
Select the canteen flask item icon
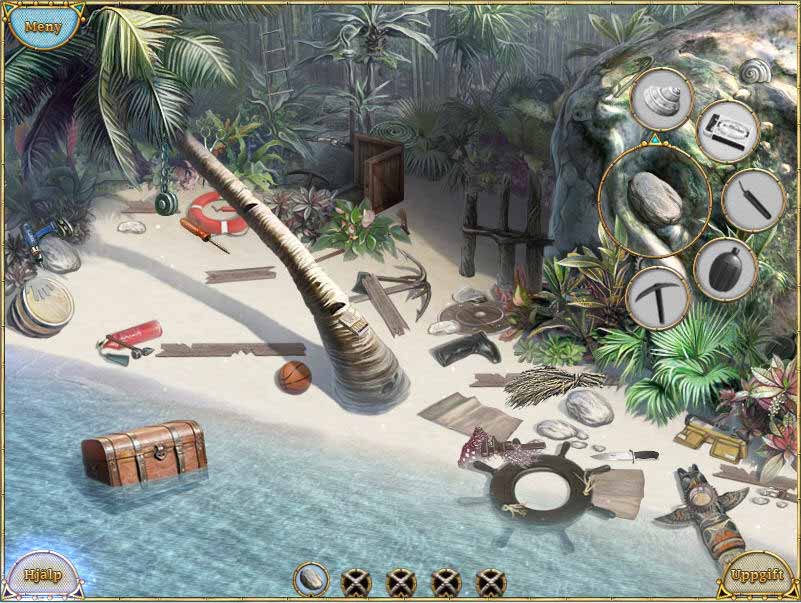point(725,268)
